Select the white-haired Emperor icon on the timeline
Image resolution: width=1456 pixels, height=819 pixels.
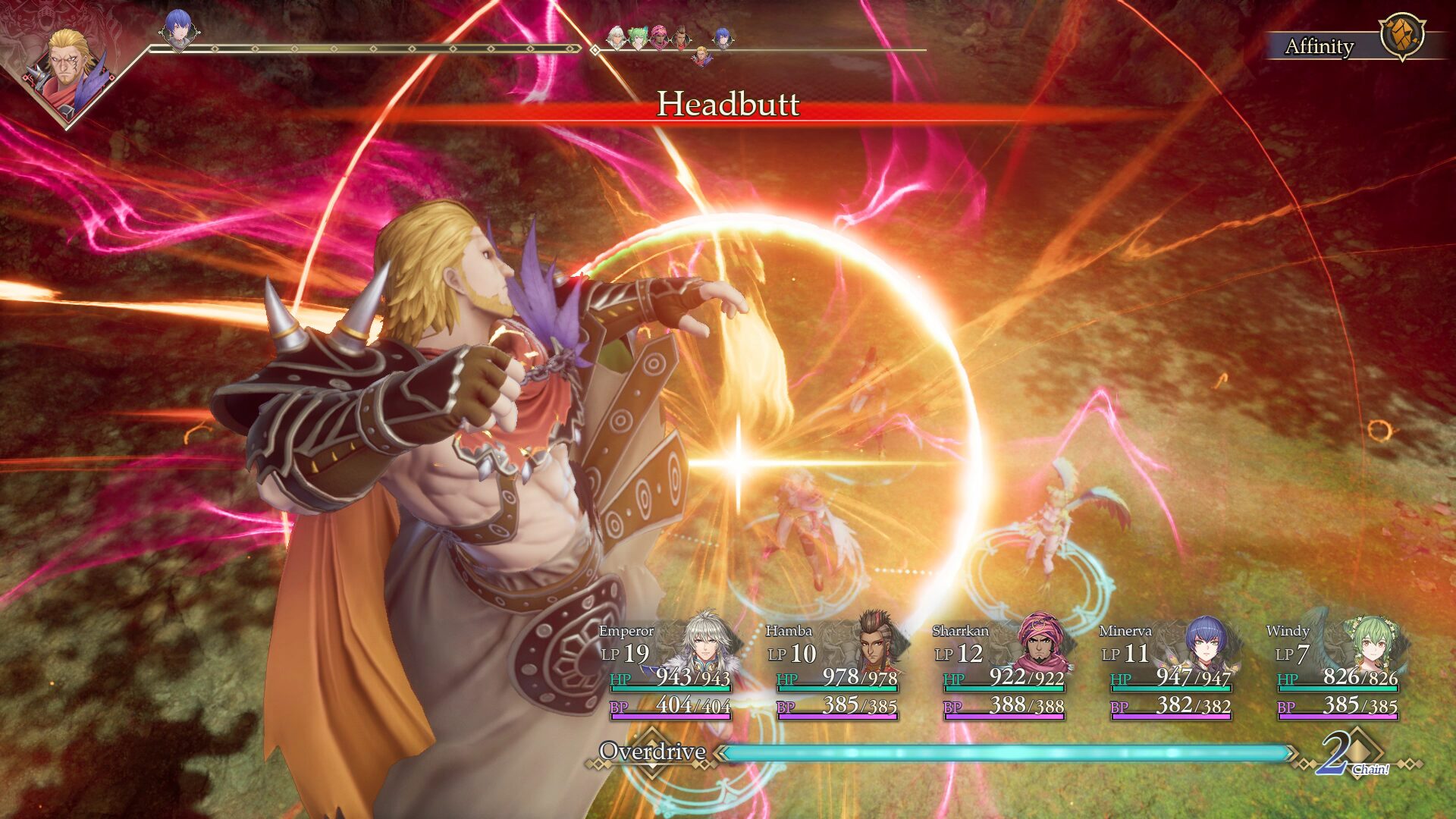click(x=617, y=38)
